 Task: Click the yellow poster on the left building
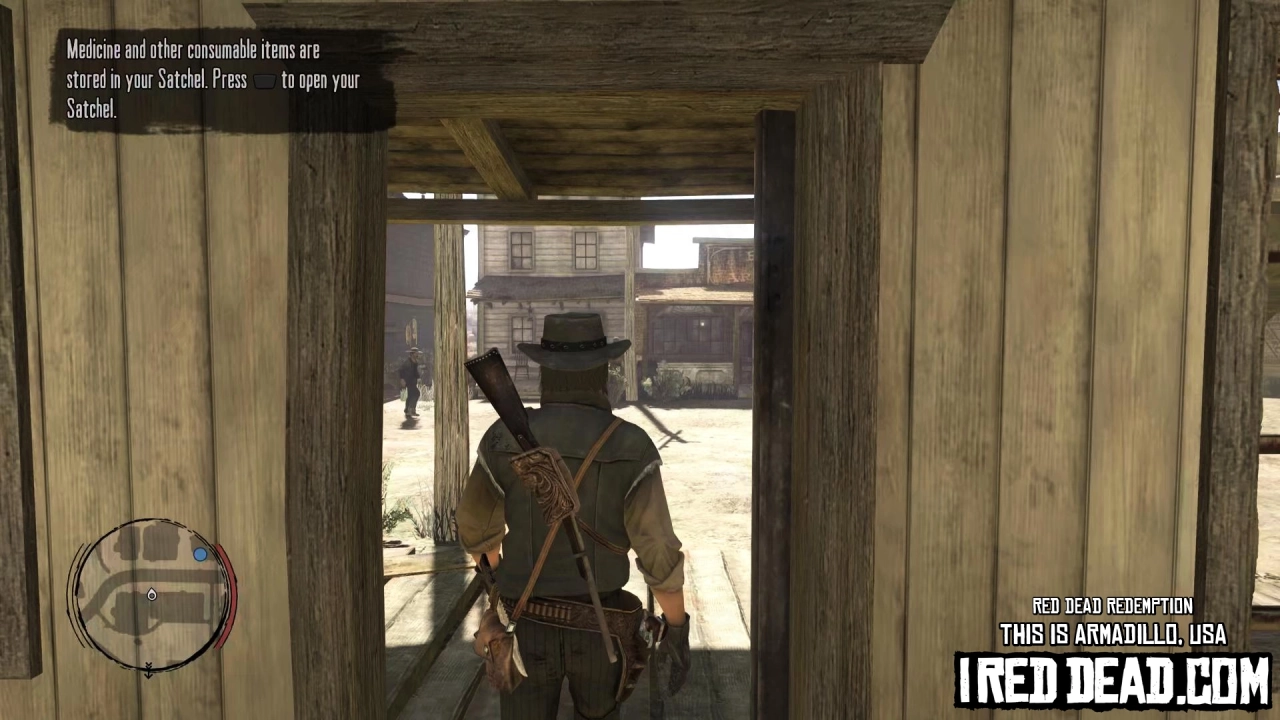point(410,330)
